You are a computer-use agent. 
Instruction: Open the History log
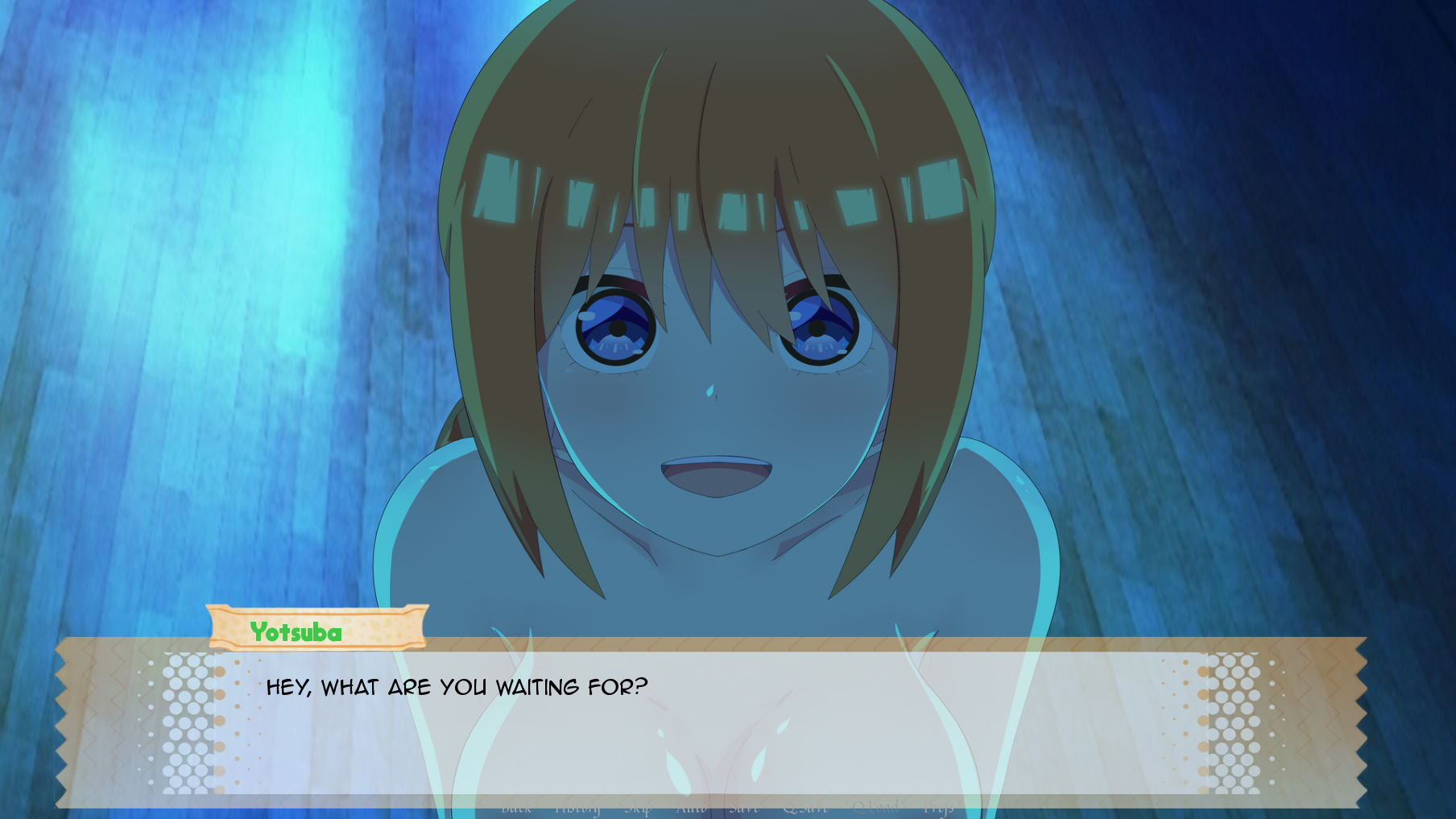coord(577,808)
